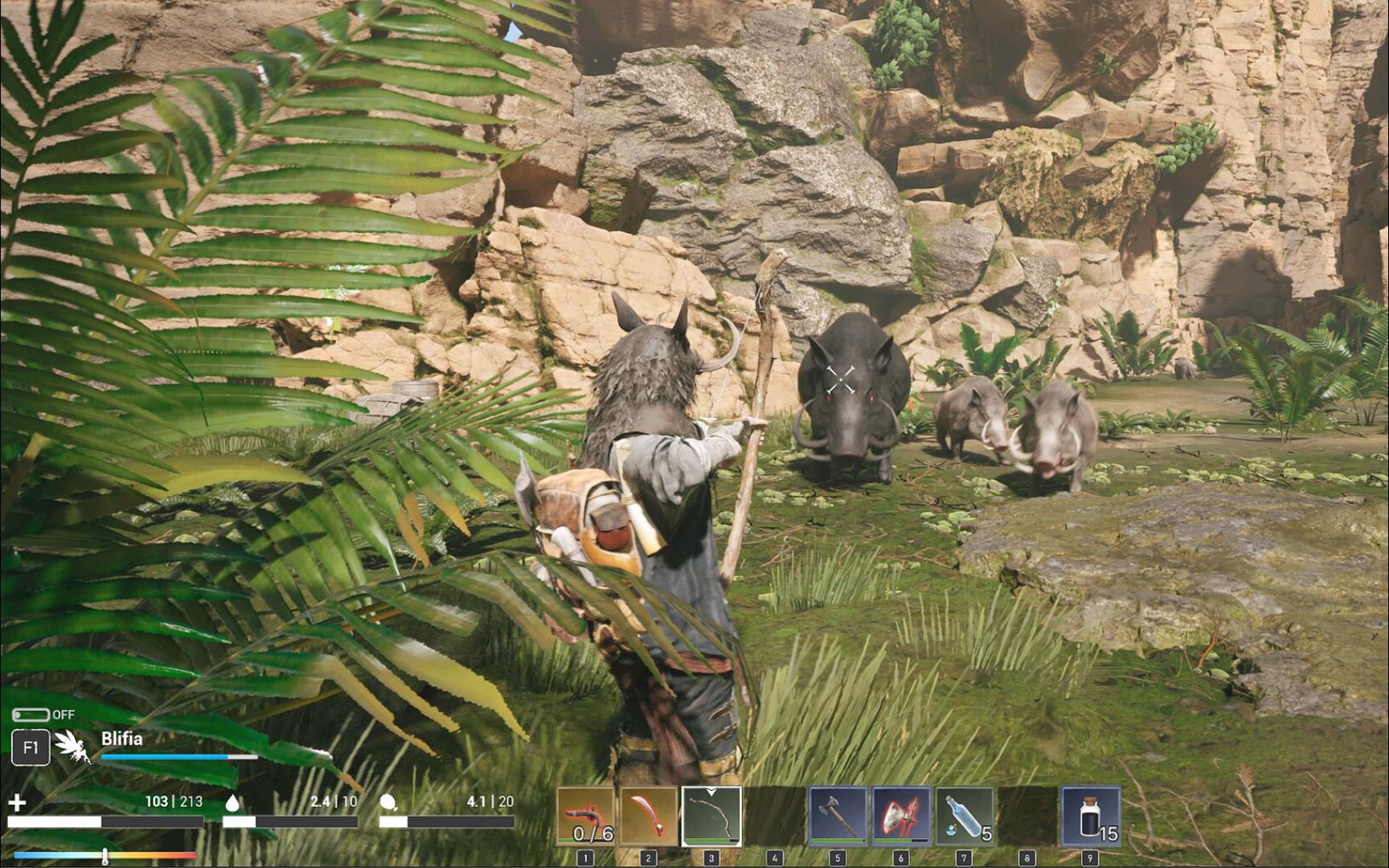Image resolution: width=1389 pixels, height=868 pixels.
Task: Toggle the OFF switch above Blifia
Action: click(x=31, y=714)
